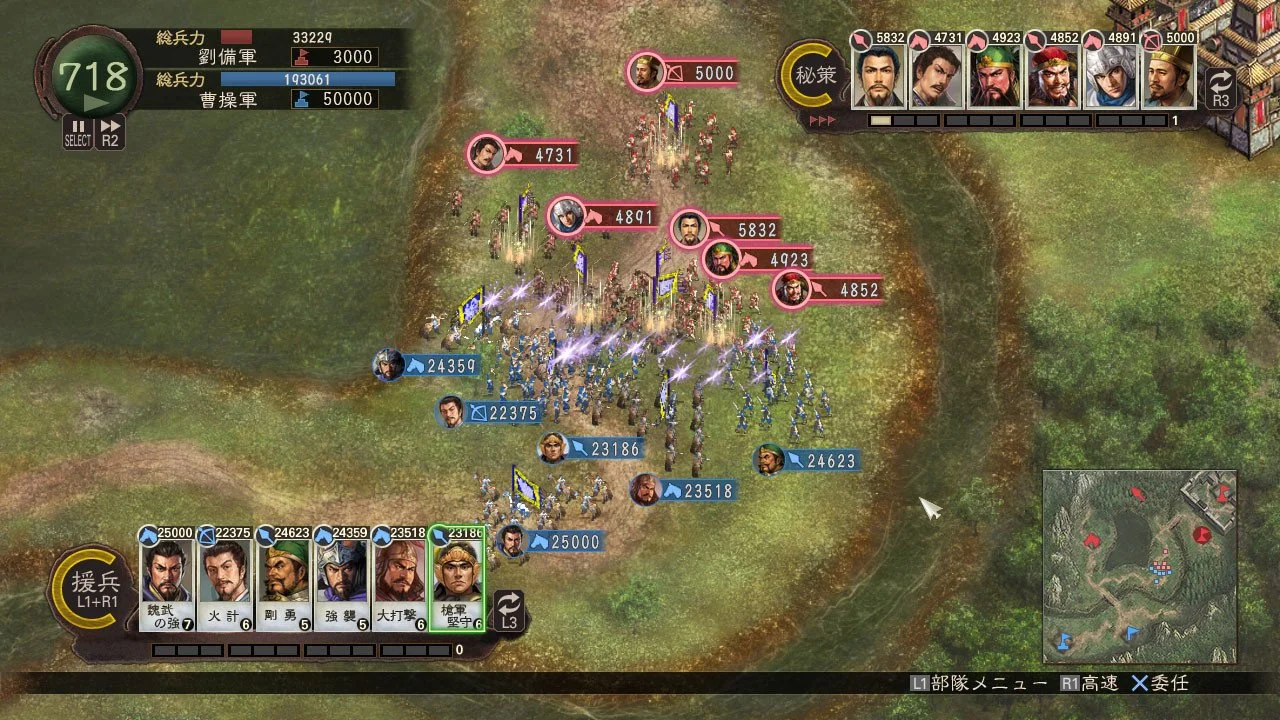The height and width of the screenshot is (720, 1280).
Task: Select green-hooded enemy officer with 4923 troops
Action: [x=995, y=76]
